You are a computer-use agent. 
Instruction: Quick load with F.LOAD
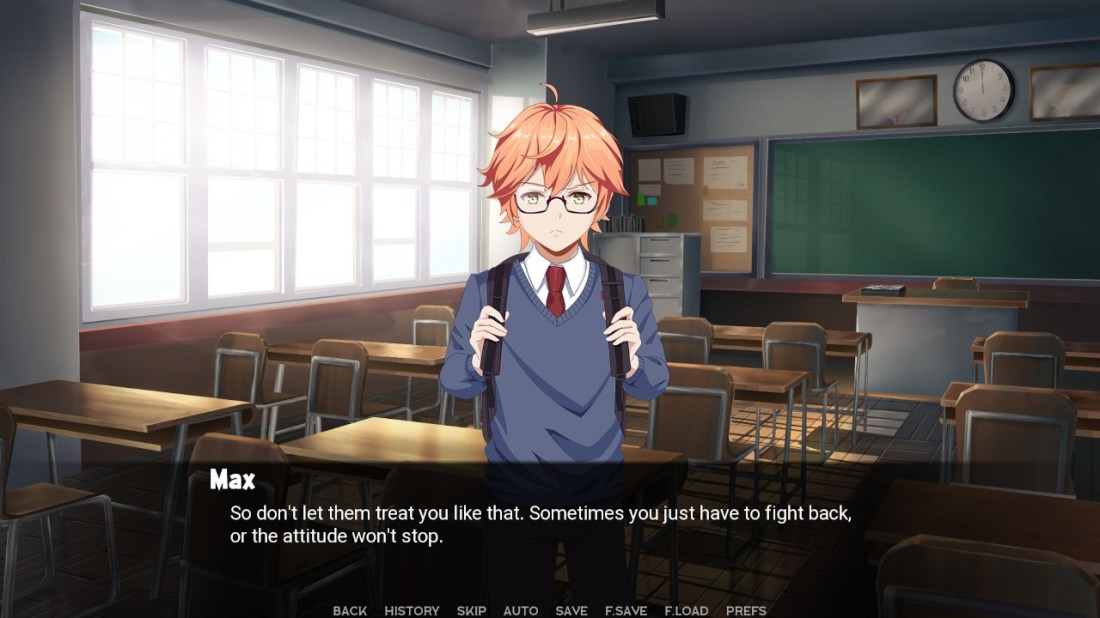[x=686, y=610]
